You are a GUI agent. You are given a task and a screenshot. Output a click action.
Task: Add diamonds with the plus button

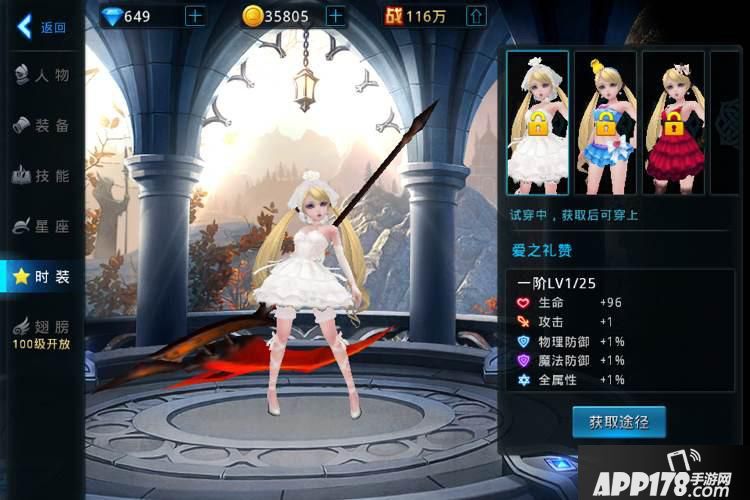pos(195,16)
